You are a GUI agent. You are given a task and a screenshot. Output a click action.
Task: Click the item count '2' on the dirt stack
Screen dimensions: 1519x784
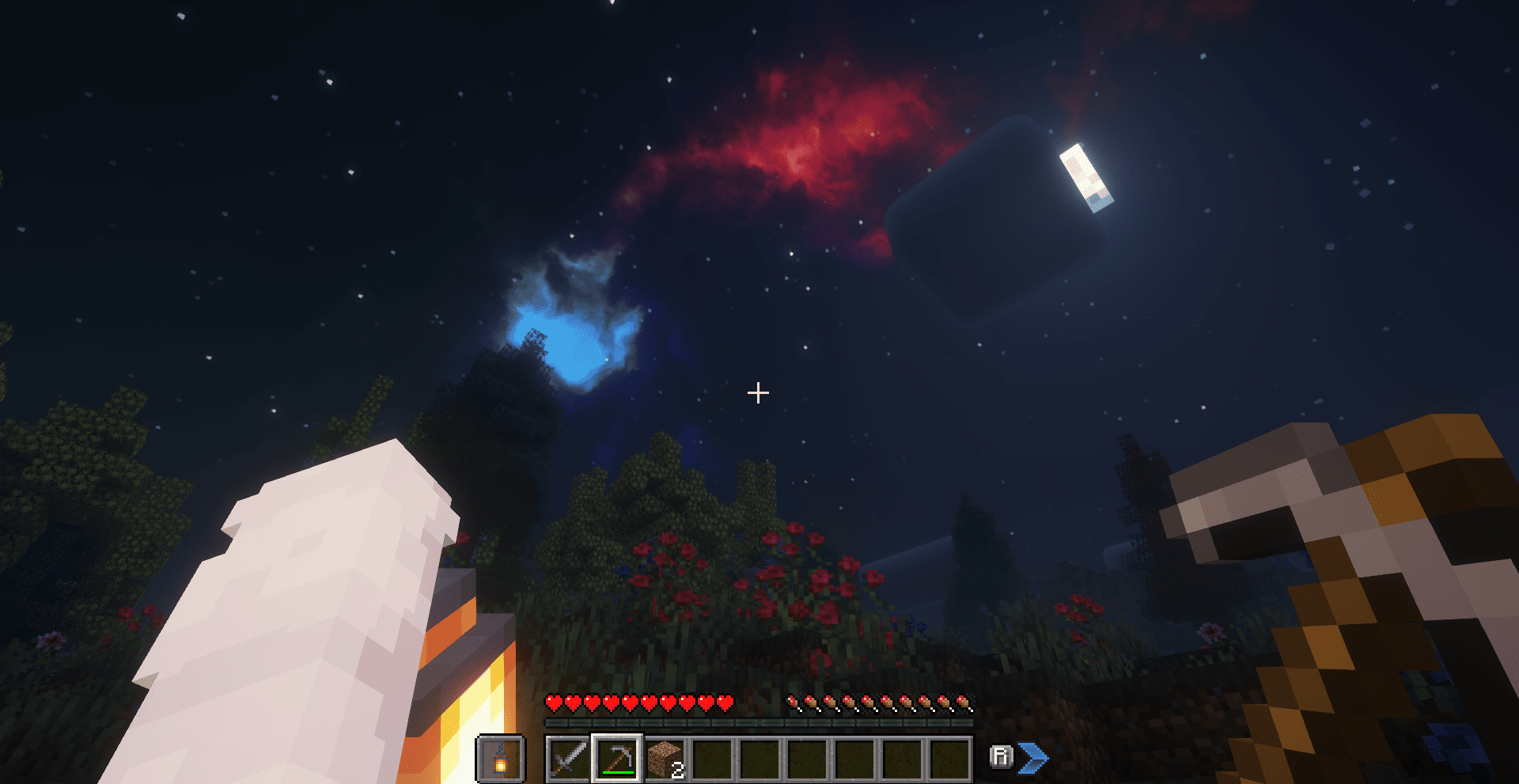[677, 768]
